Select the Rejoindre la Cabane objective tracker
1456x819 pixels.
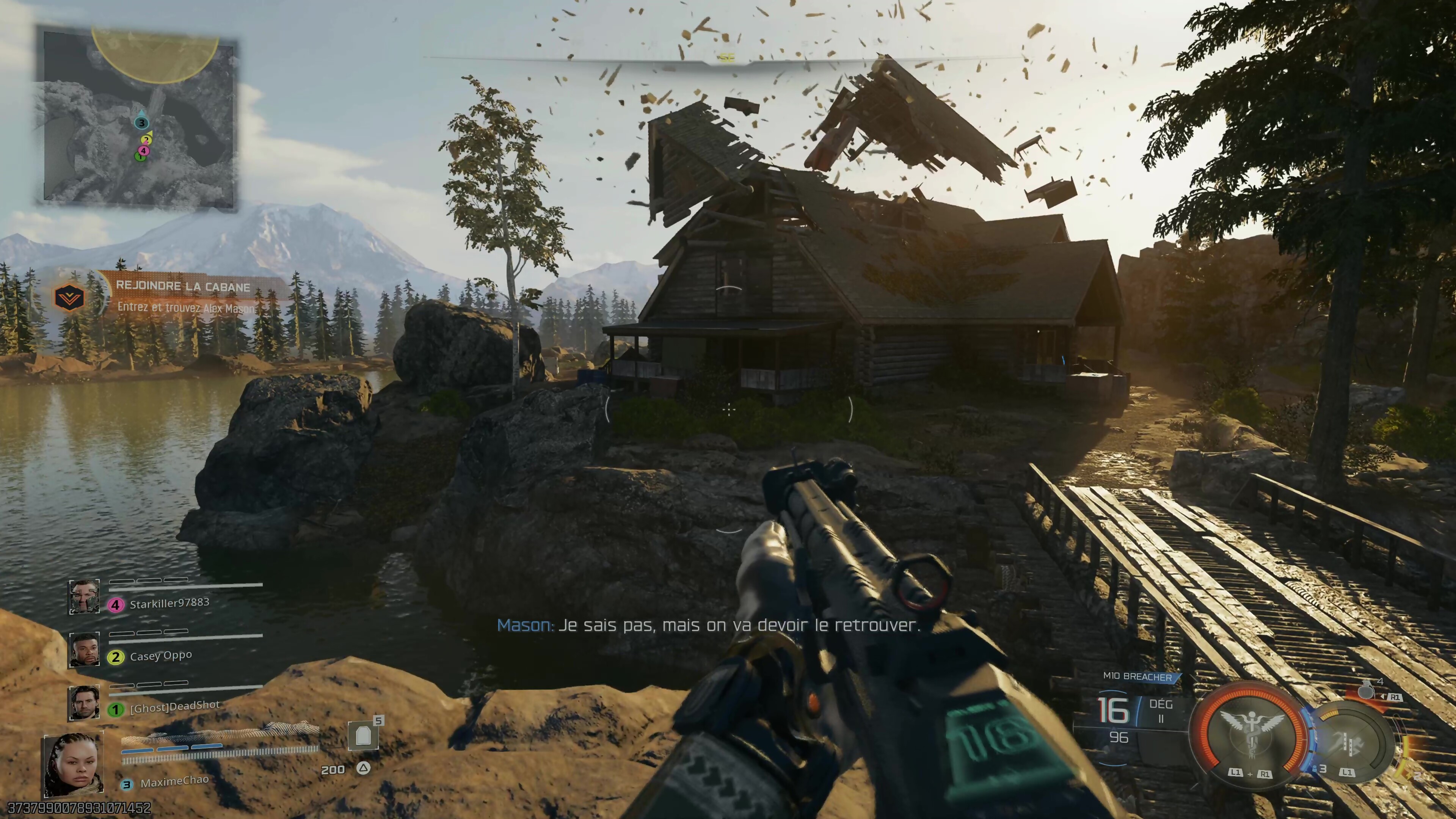point(183,286)
